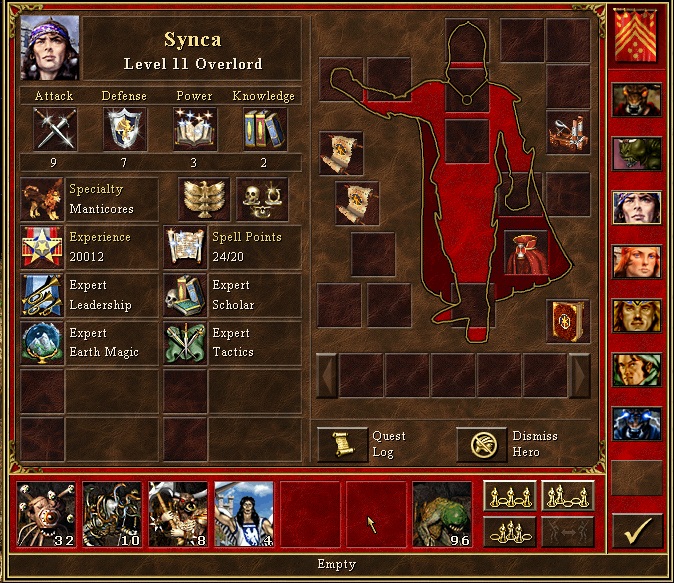The height and width of the screenshot is (583, 674).
Task: Pick the troglodyte stack of 96
Action: [442, 512]
